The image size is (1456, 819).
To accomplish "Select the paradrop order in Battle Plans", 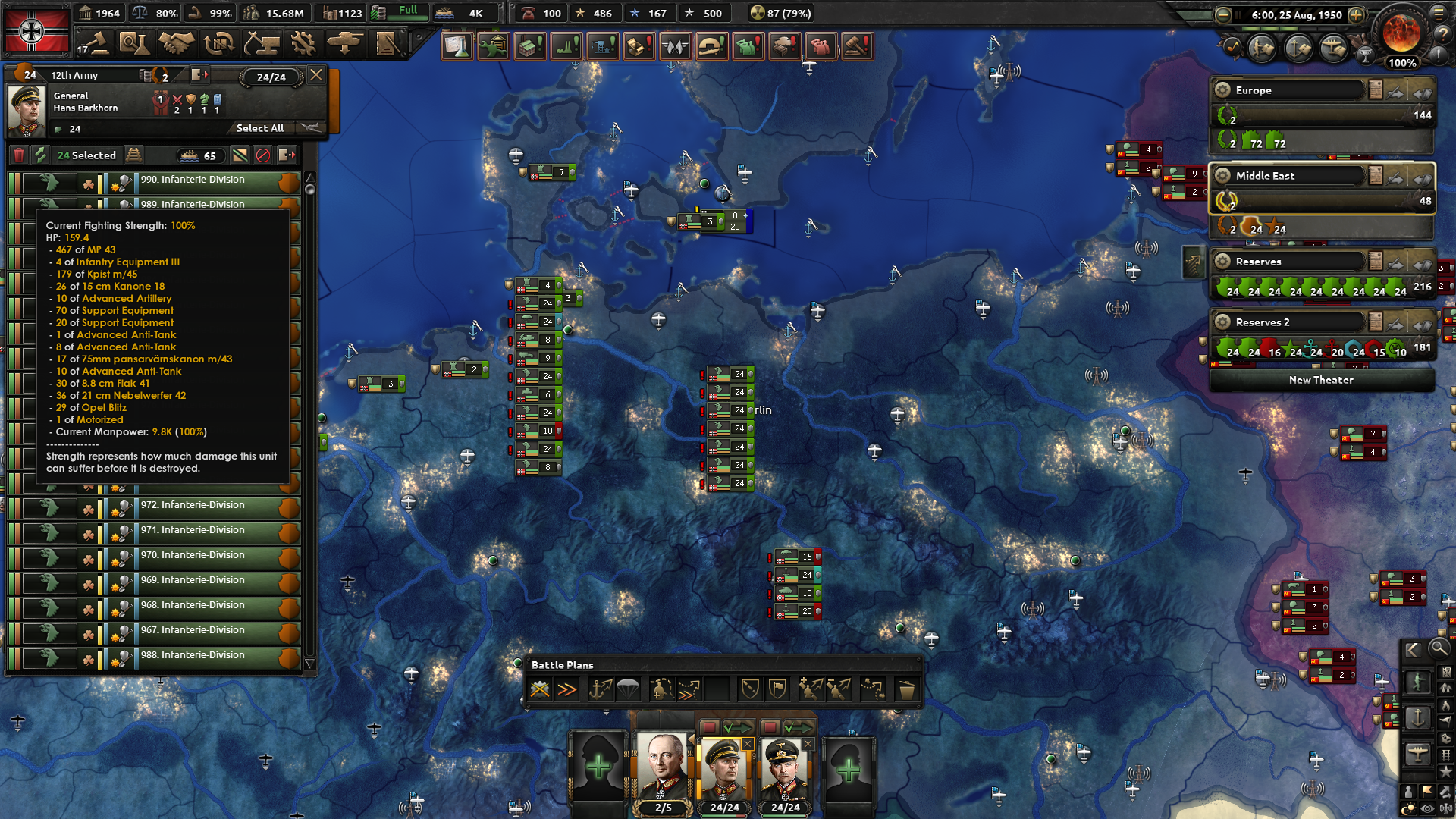I will (x=626, y=689).
